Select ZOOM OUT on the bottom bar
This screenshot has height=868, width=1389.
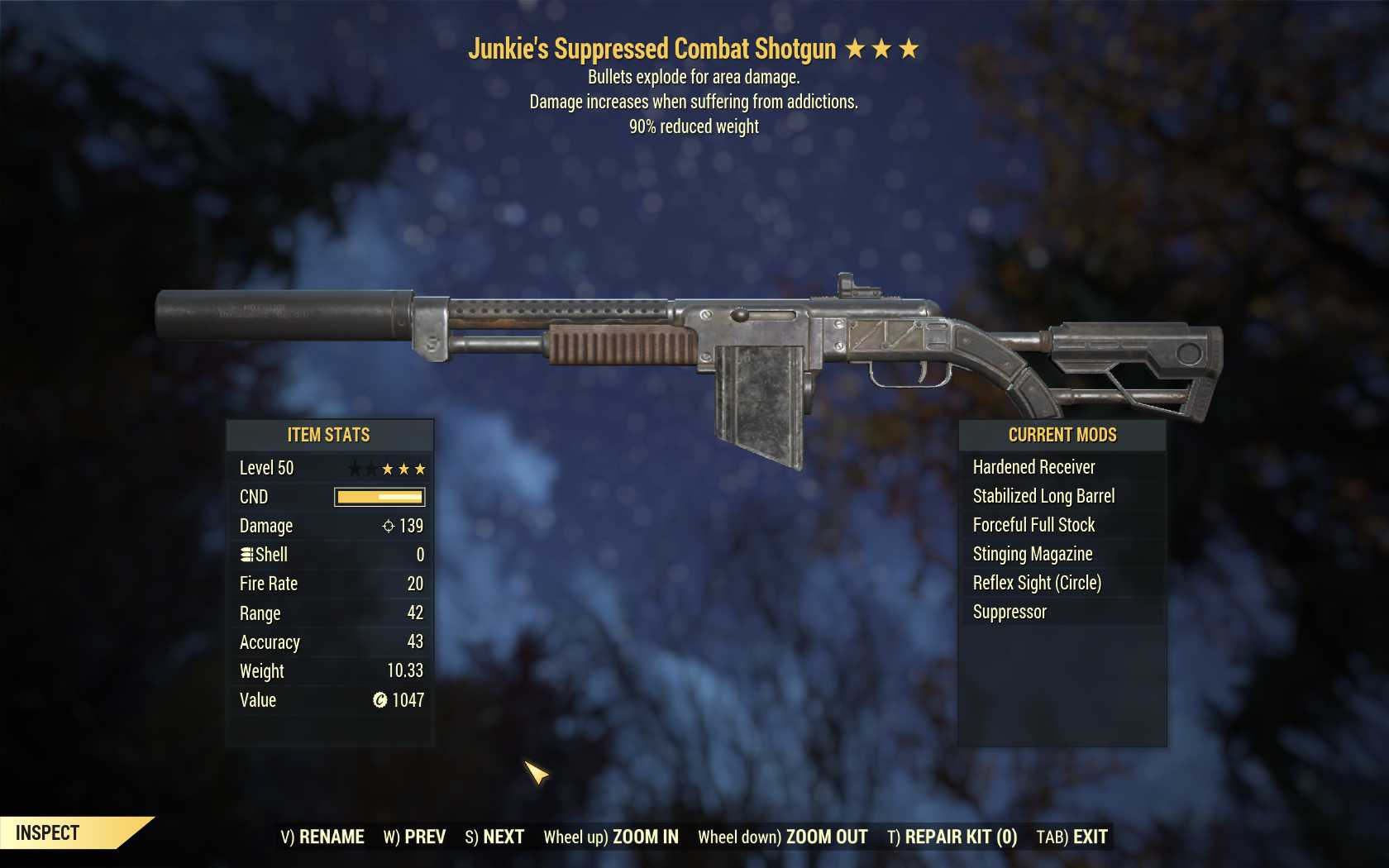(x=783, y=837)
